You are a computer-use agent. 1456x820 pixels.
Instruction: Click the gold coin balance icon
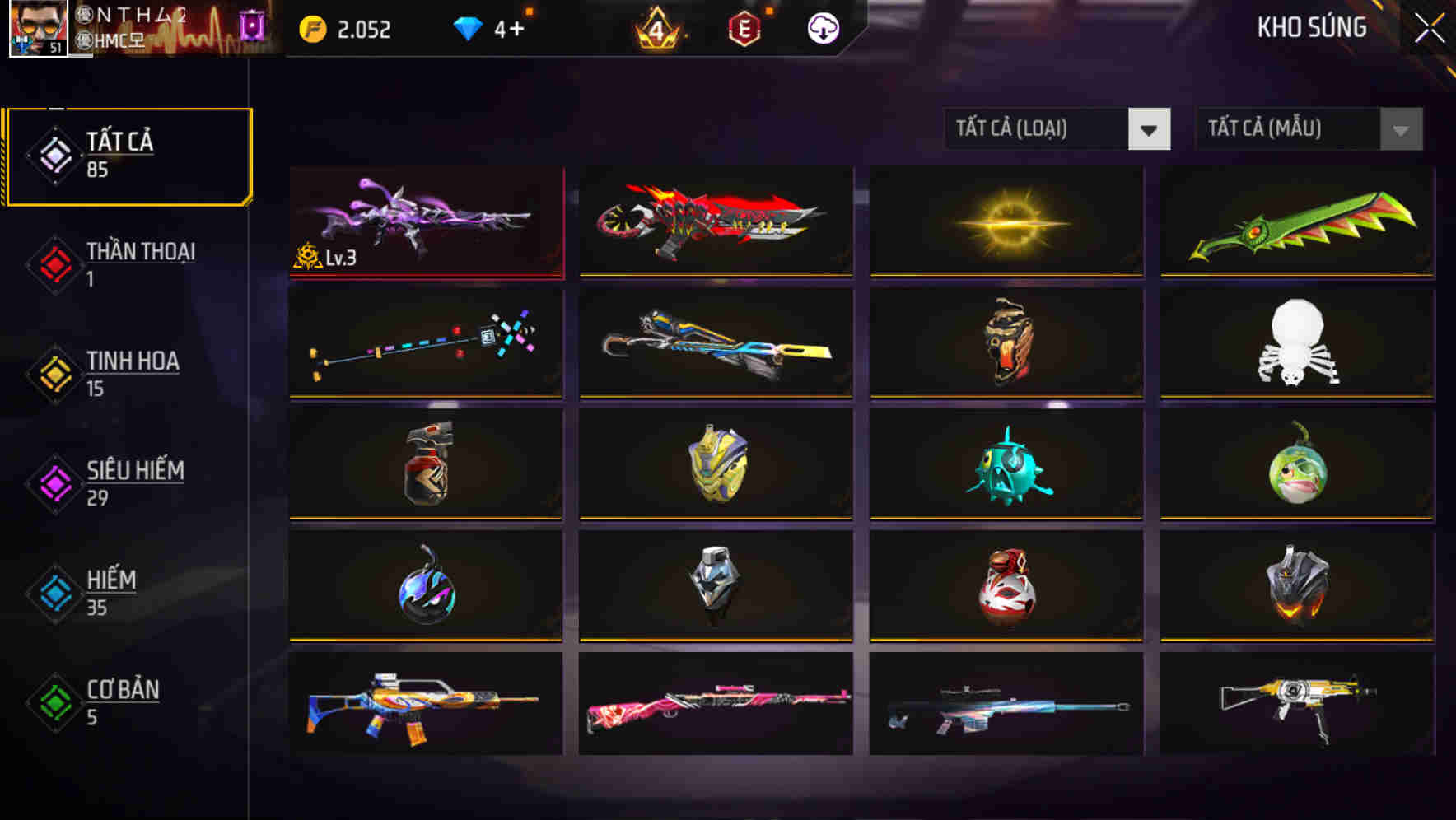311,29
